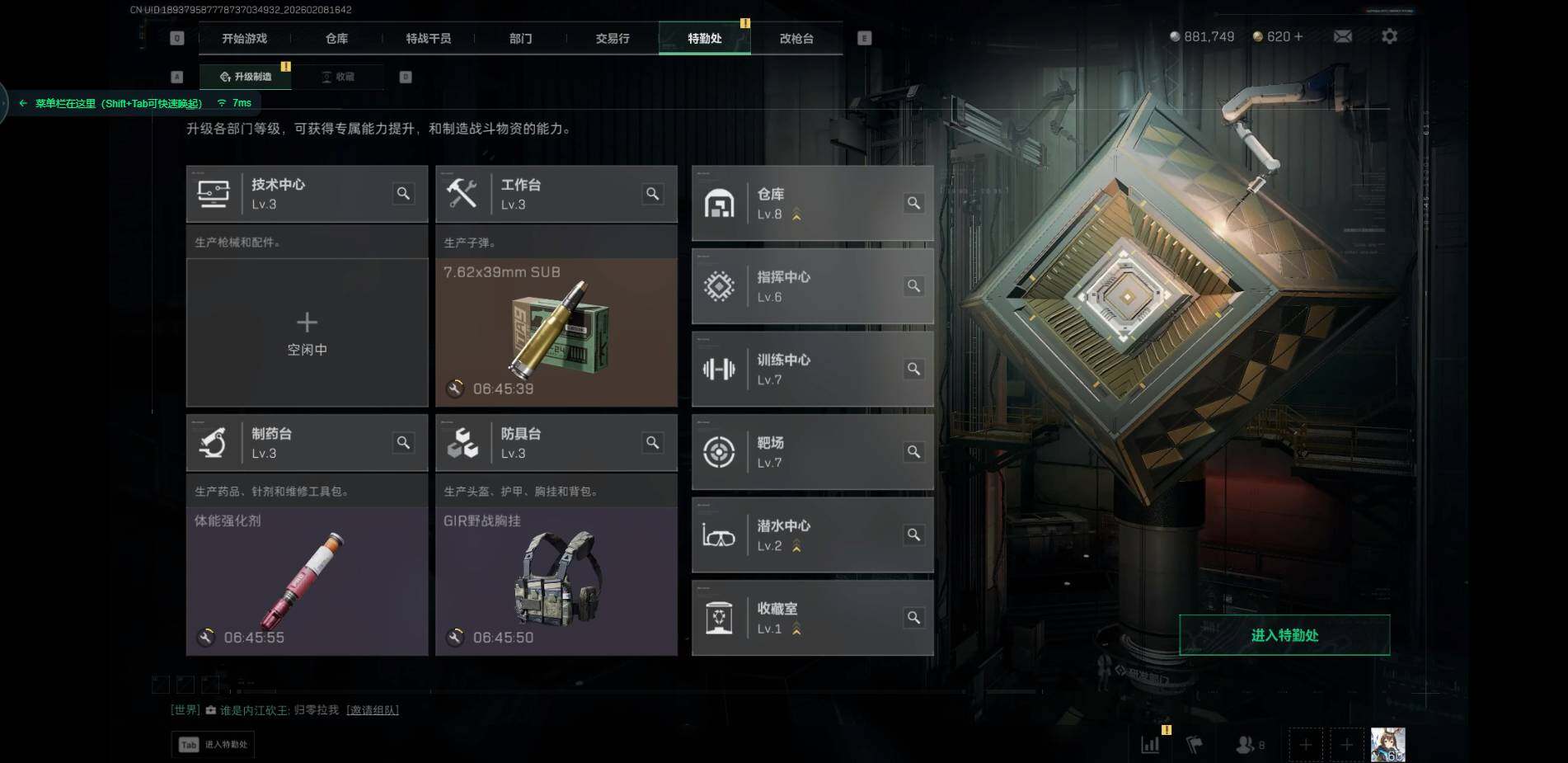Select the 收藏室 department row

click(812, 618)
